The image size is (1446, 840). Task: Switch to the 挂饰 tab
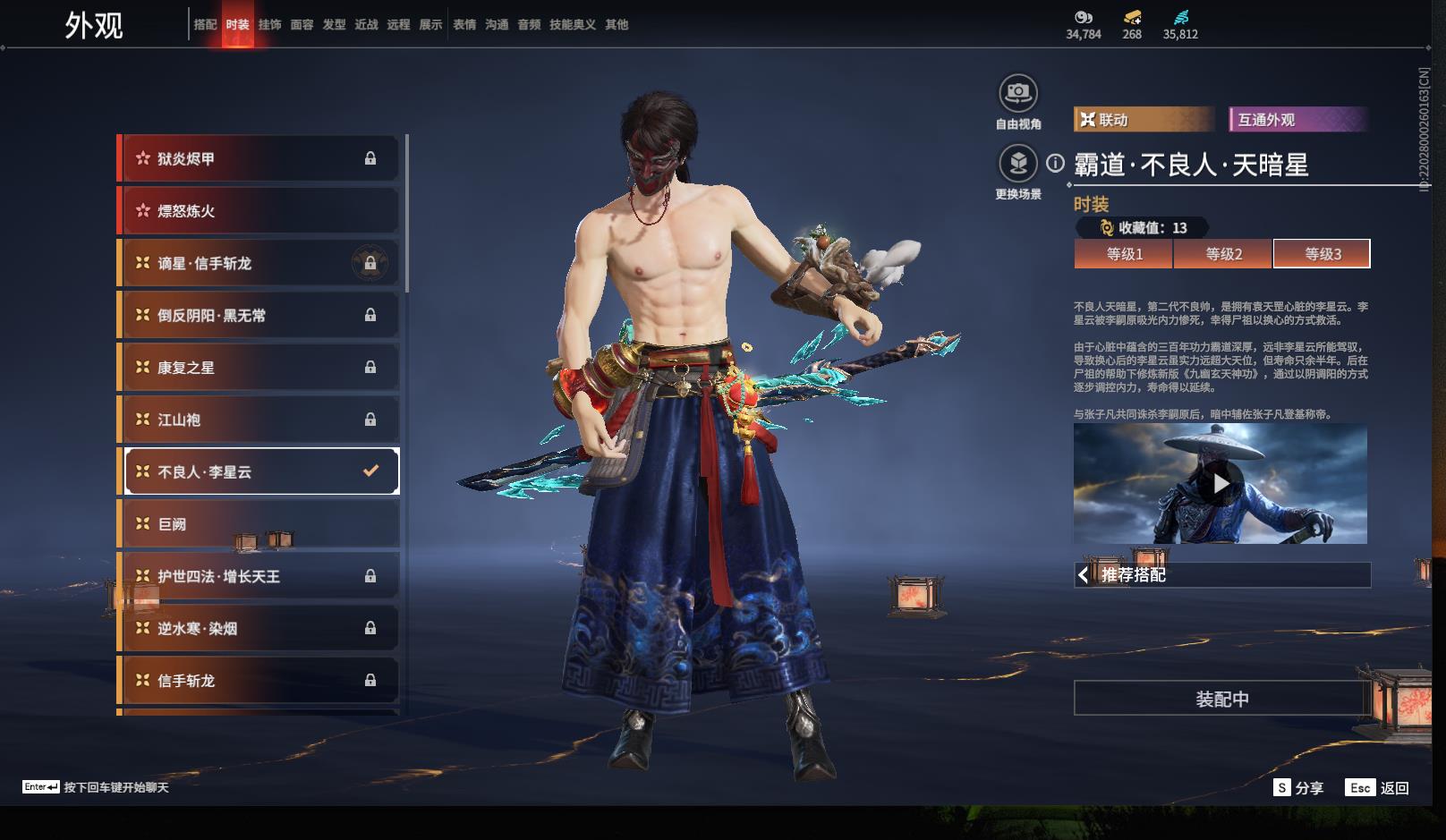tap(269, 25)
